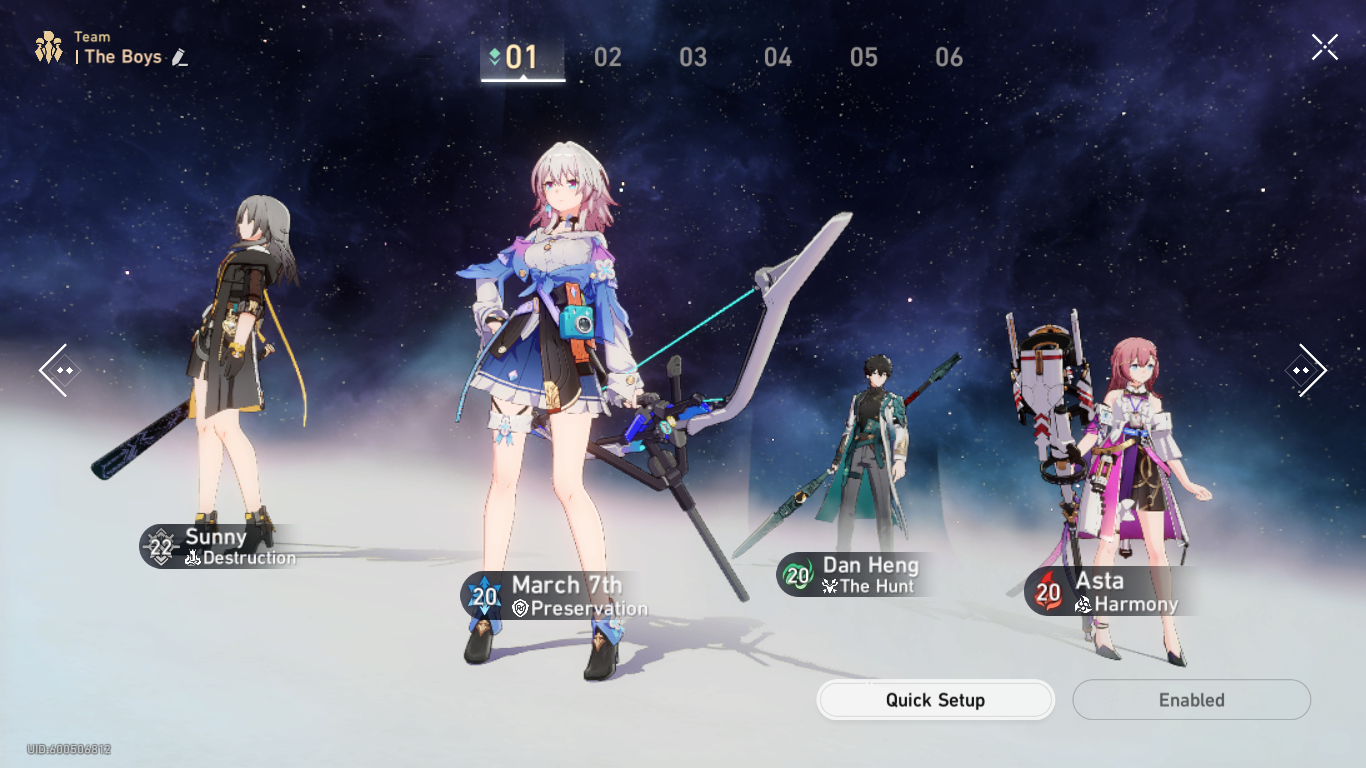Open team preset 03
Image resolution: width=1366 pixels, height=768 pixels.
tap(692, 57)
